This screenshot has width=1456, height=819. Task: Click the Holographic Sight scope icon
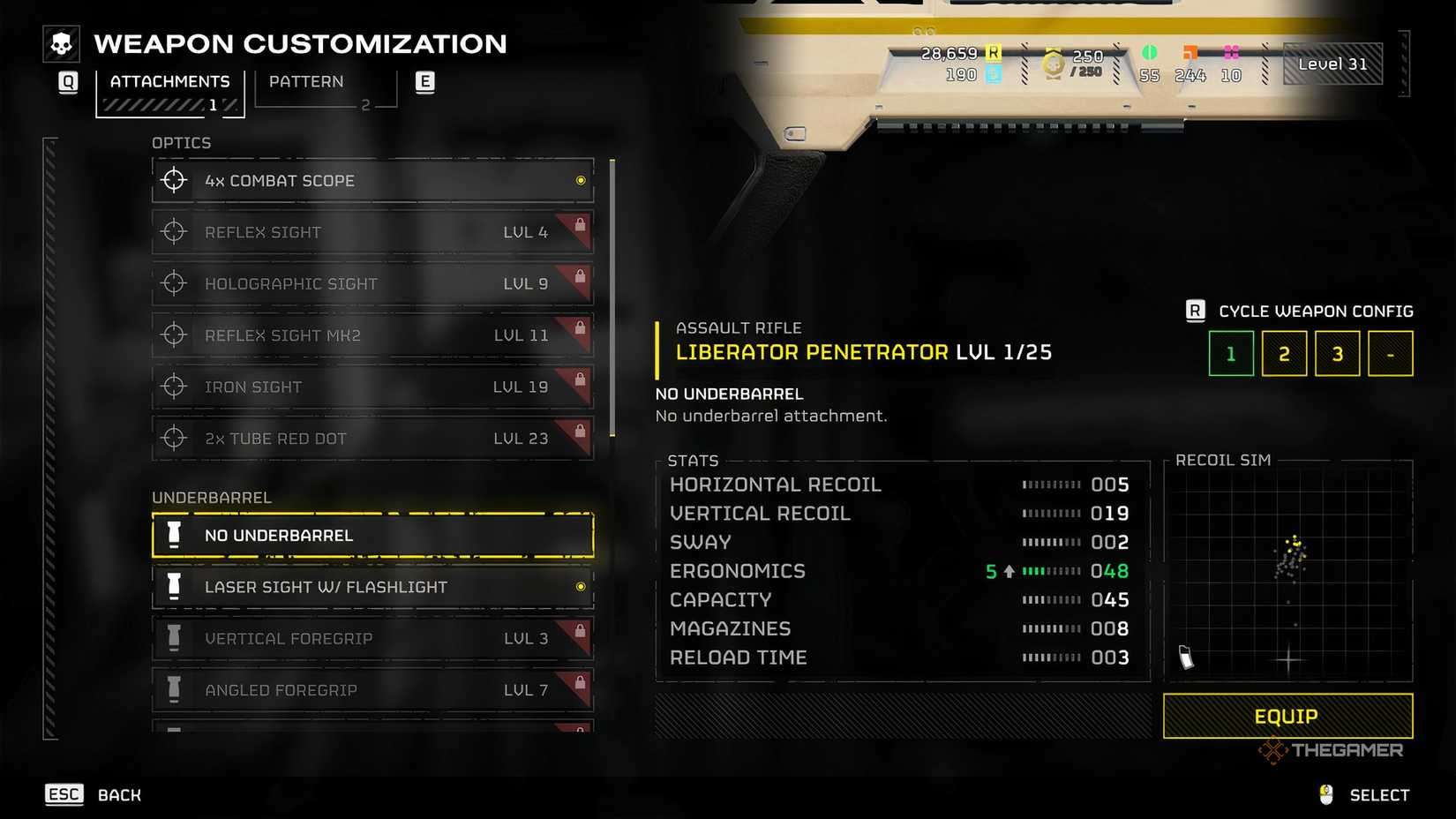(x=173, y=283)
